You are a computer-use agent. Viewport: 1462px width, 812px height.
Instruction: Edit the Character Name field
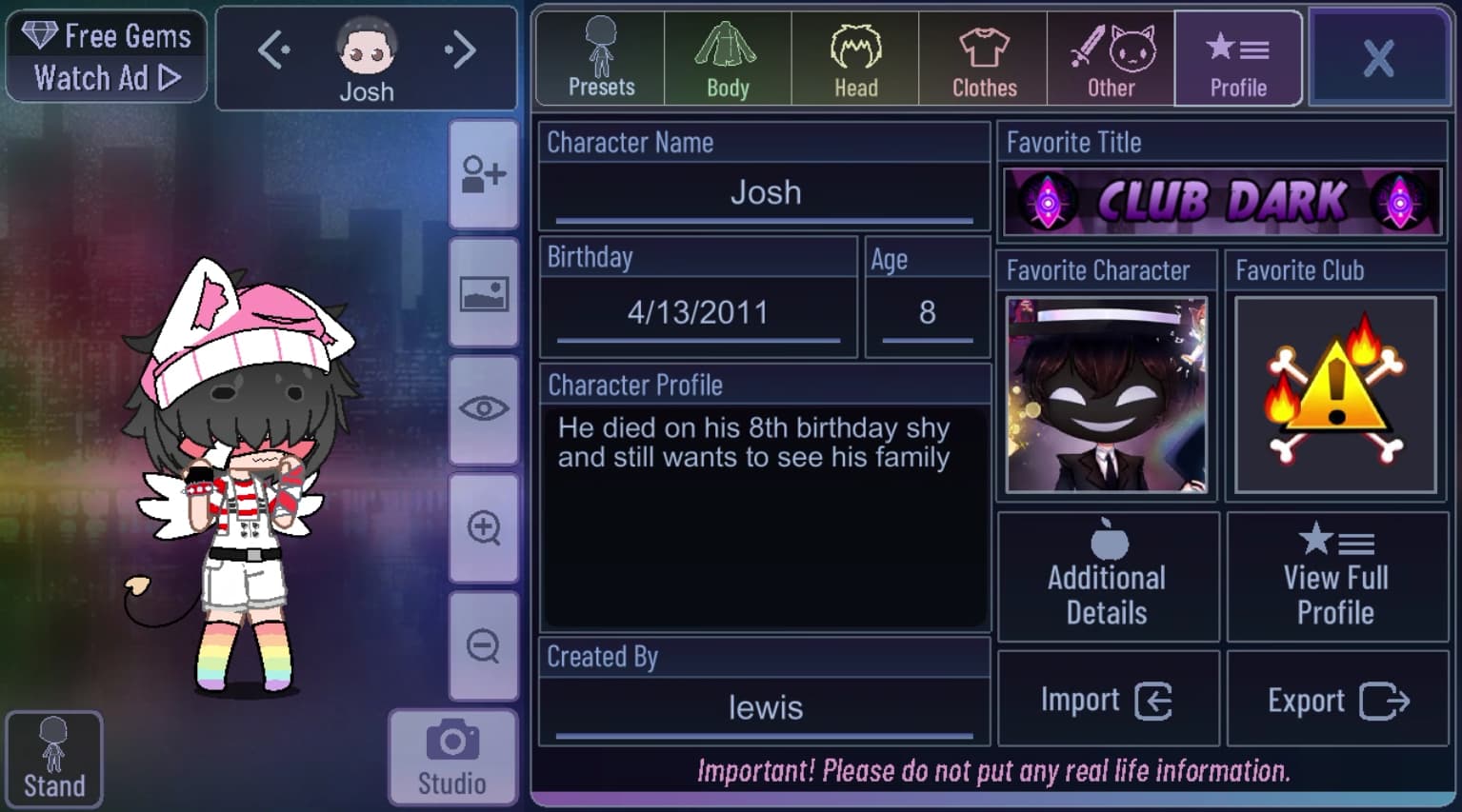[x=765, y=193]
